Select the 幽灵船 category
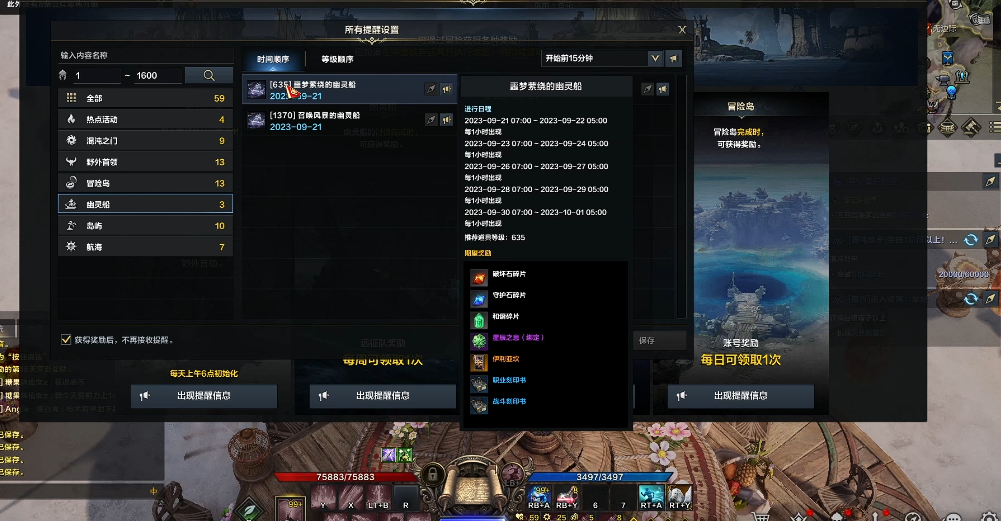Viewport: 1001px width, 521px height. click(x=145, y=204)
